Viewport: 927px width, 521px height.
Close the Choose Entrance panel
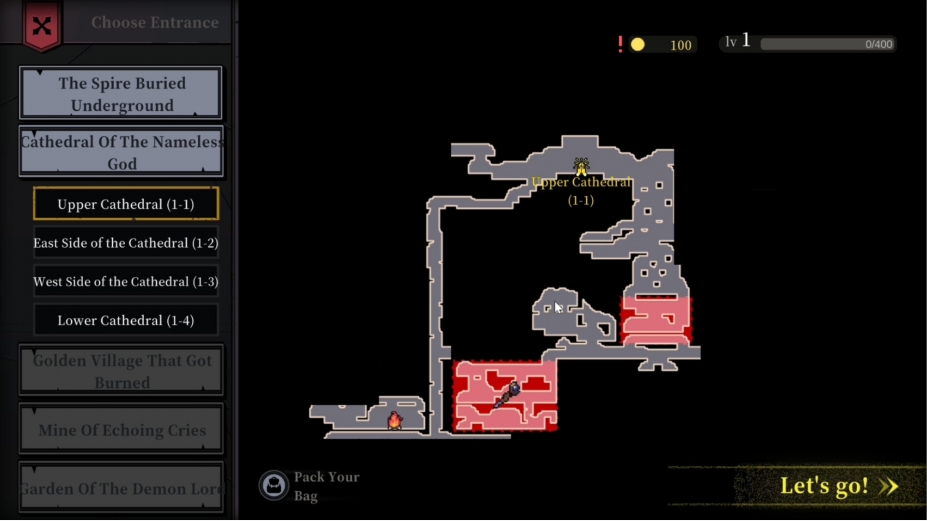[41, 26]
